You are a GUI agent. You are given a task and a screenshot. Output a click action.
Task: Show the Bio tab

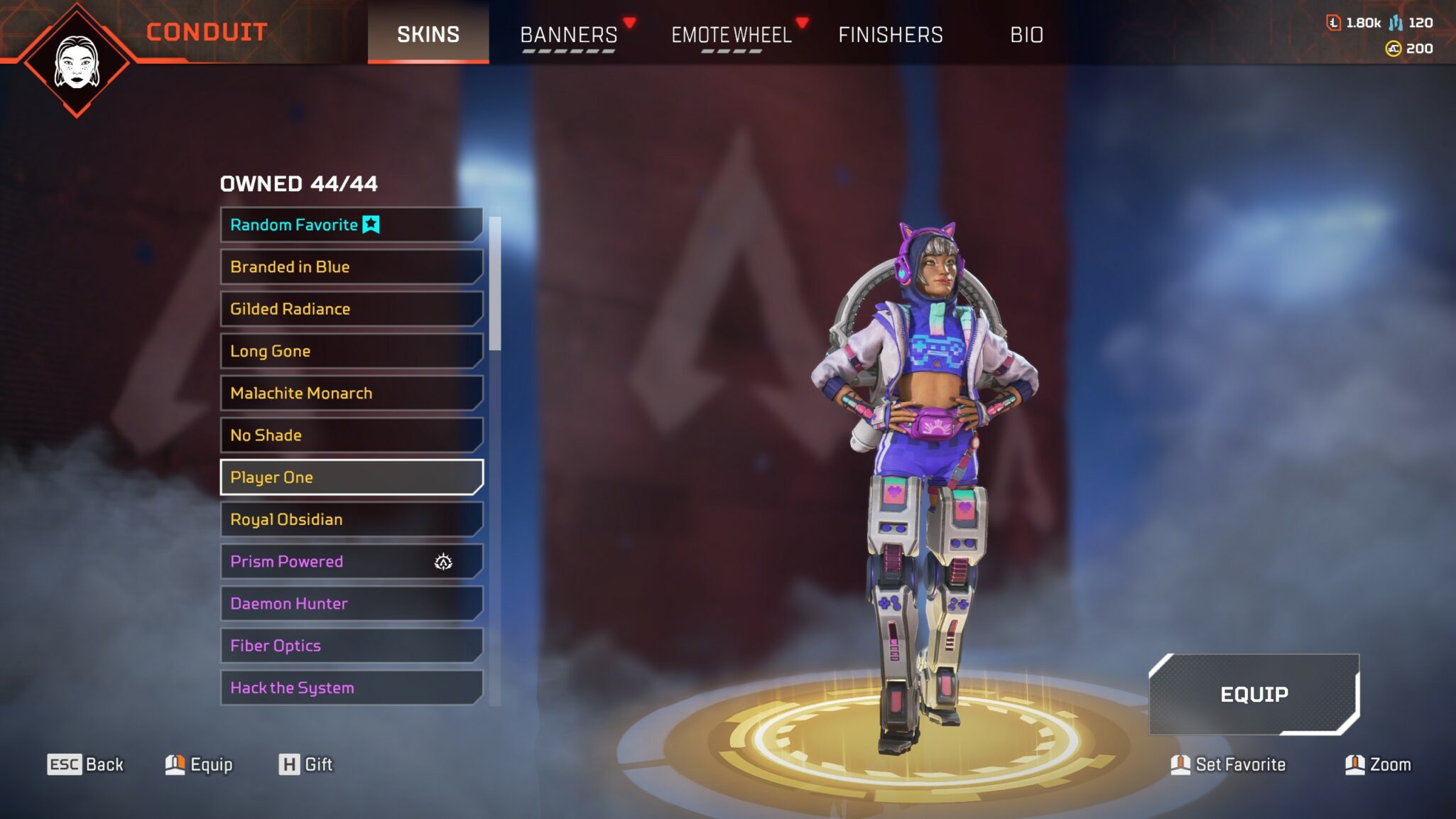(x=1026, y=34)
